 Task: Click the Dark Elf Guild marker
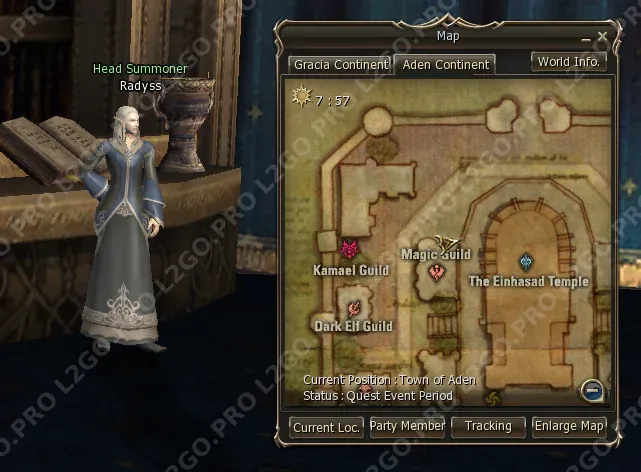353,306
